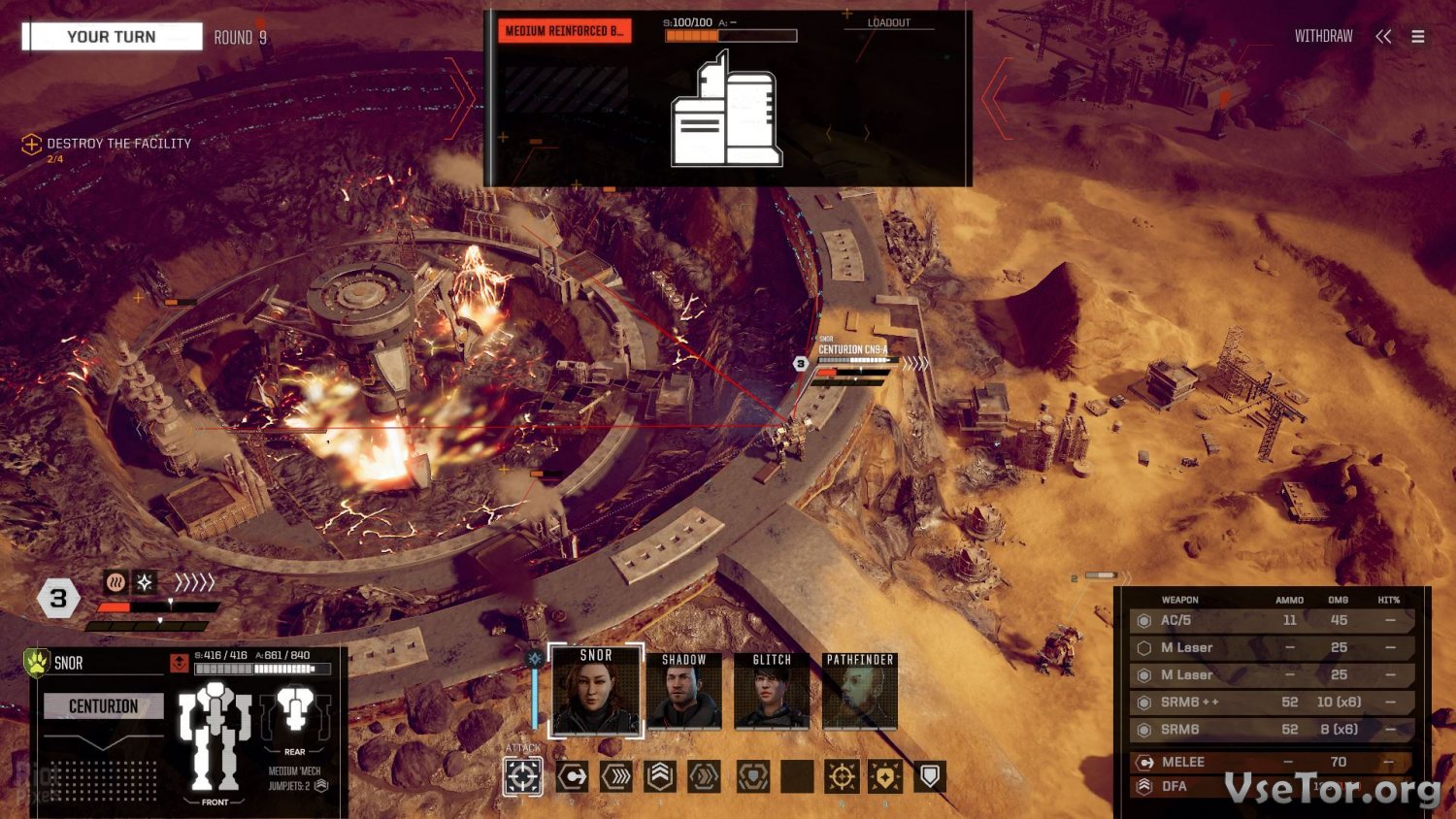Click the white shield brace icon
Image resolution: width=1456 pixels, height=819 pixels.
929,776
